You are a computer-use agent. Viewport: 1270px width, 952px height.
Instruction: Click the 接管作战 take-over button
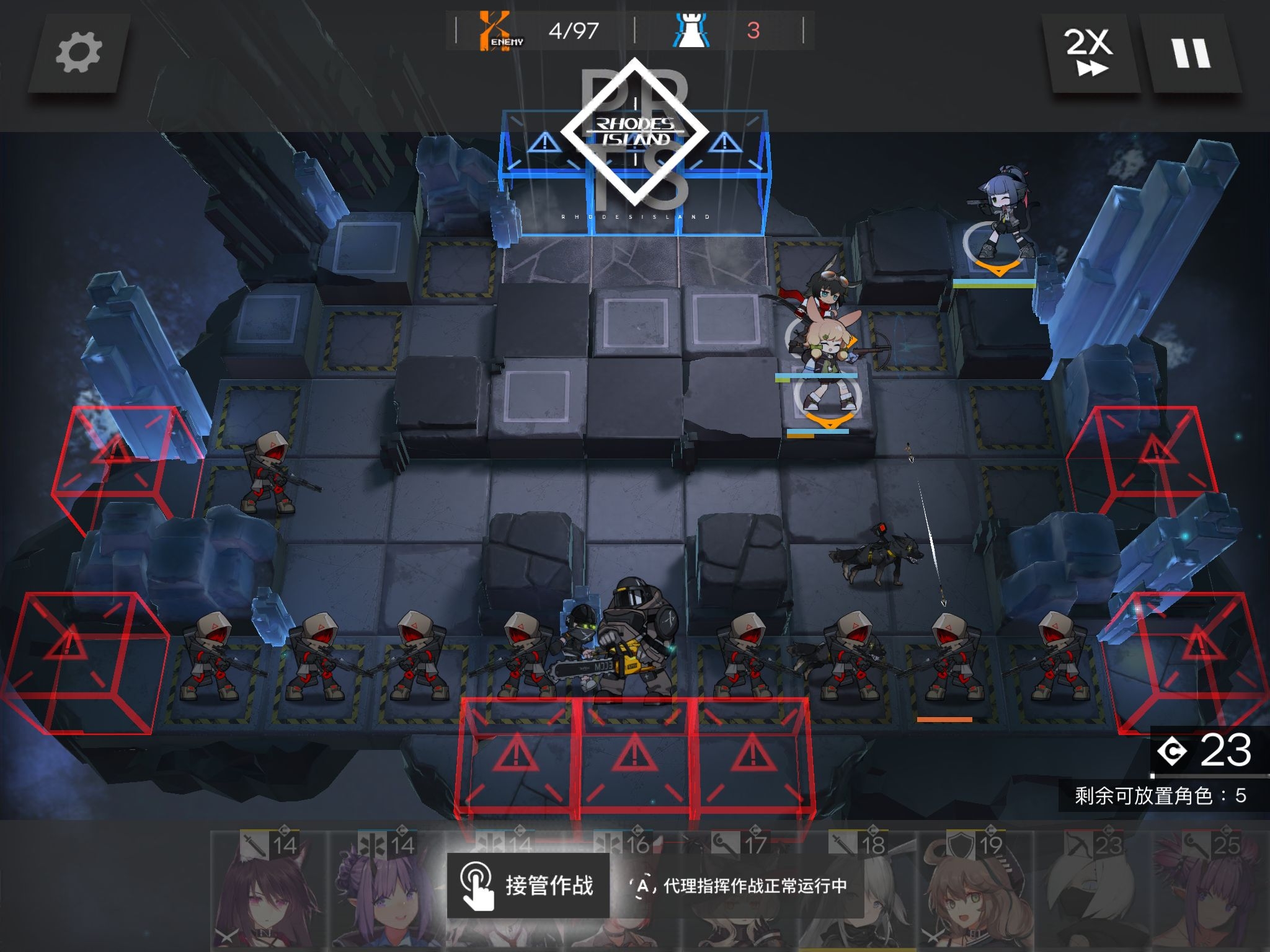[x=528, y=885]
